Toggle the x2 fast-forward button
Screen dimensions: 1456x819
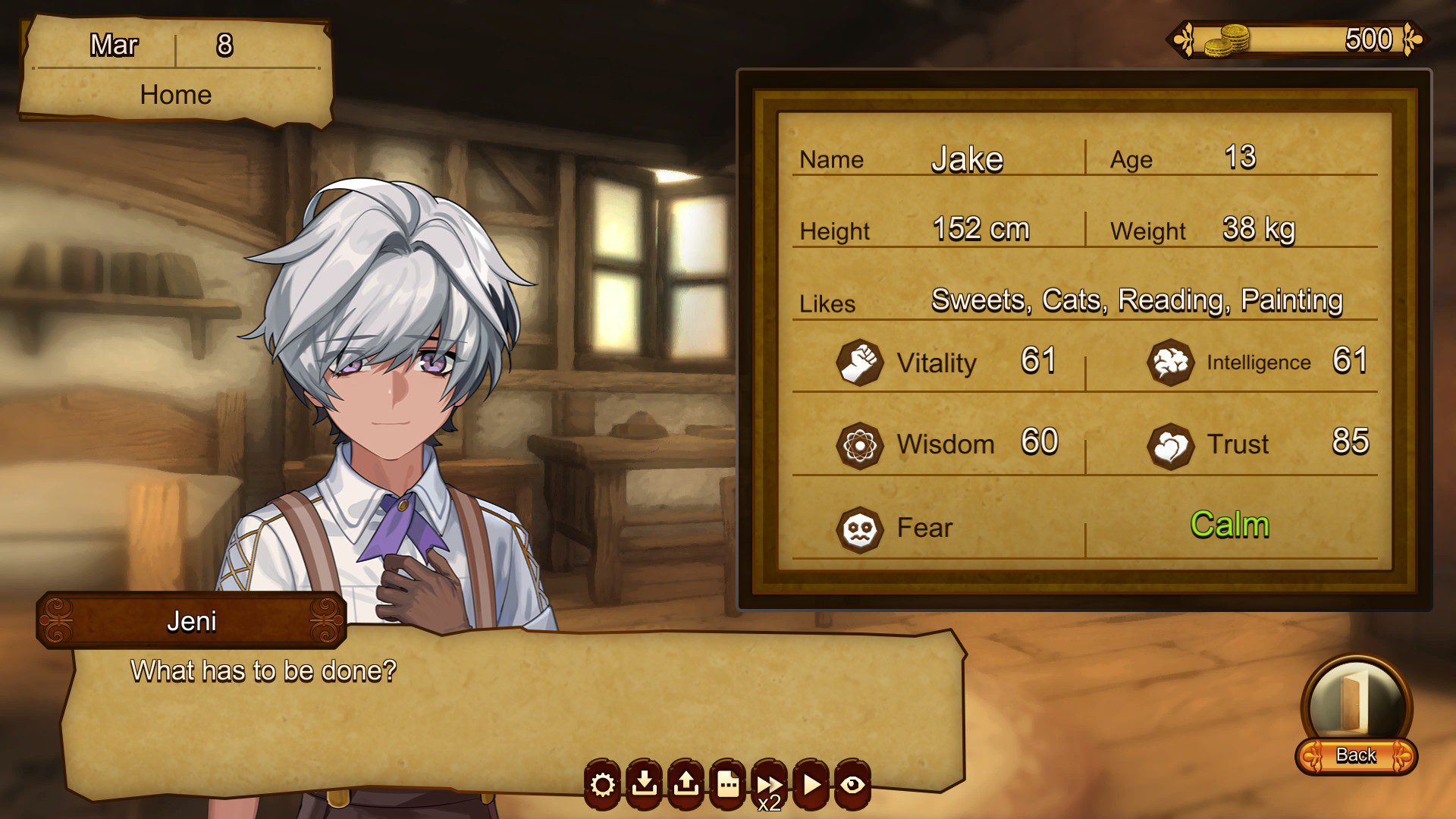click(769, 786)
